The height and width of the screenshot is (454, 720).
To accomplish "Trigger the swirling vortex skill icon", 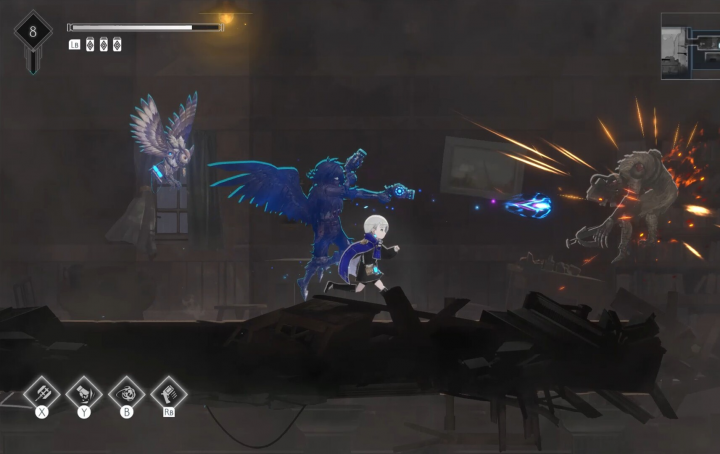I will [x=126, y=390].
